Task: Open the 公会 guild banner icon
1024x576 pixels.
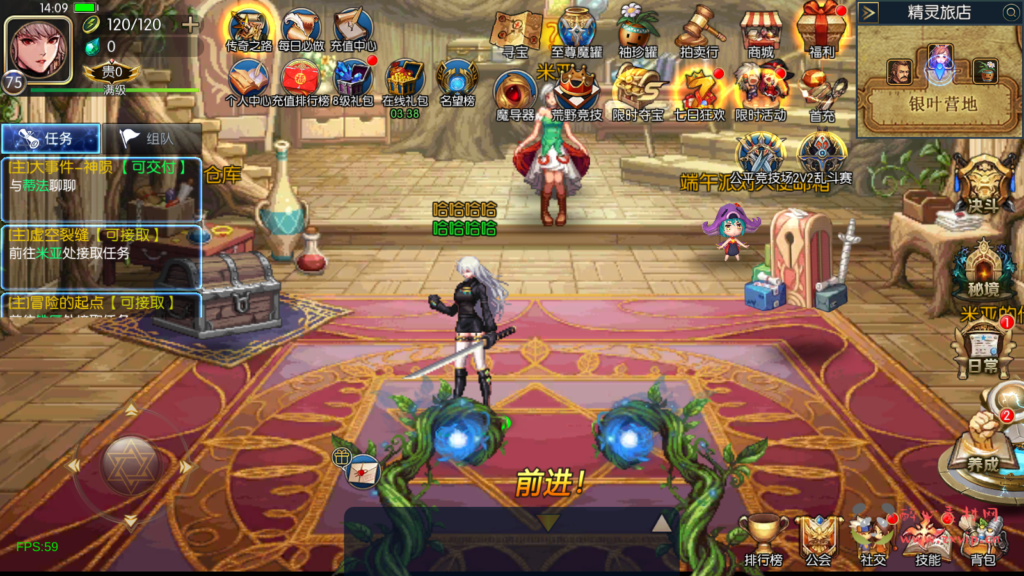Action: pos(818,538)
